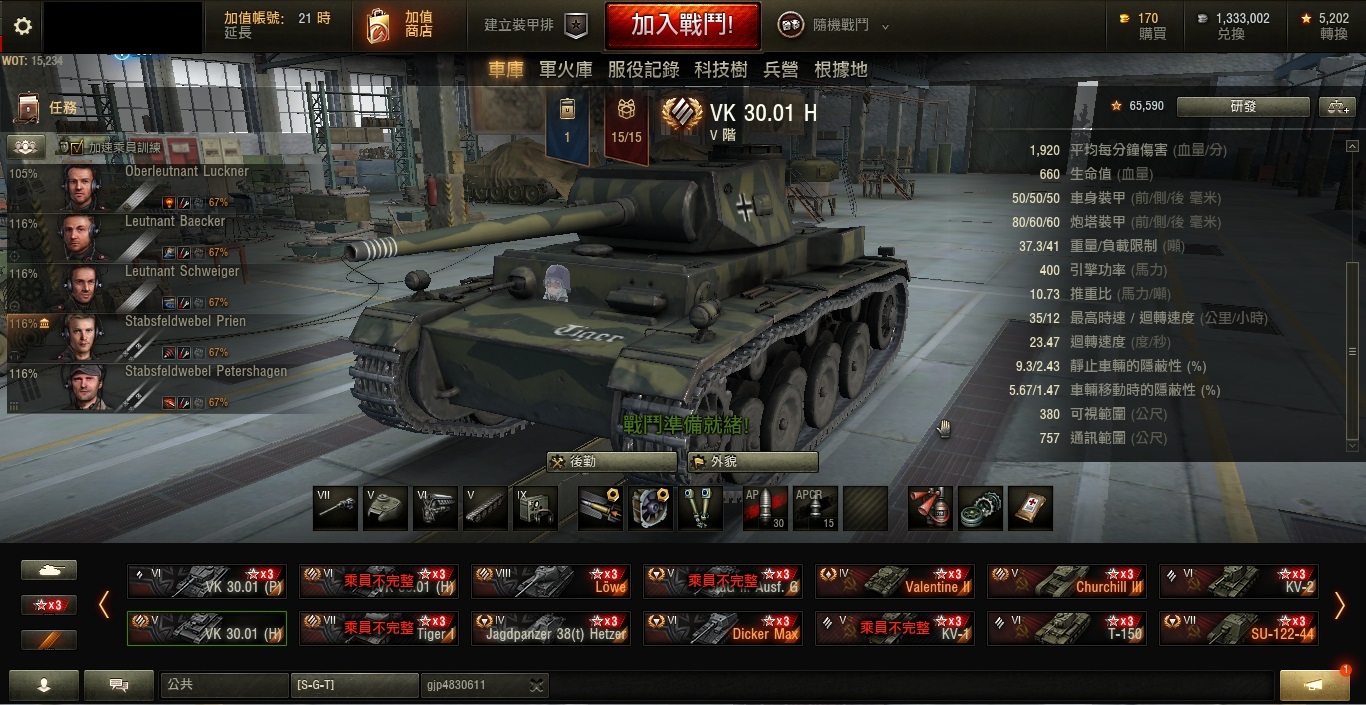This screenshot has height=705, width=1366.
Task: Show next tanks with right carousel arrow
Action: pyautogui.click(x=1340, y=605)
